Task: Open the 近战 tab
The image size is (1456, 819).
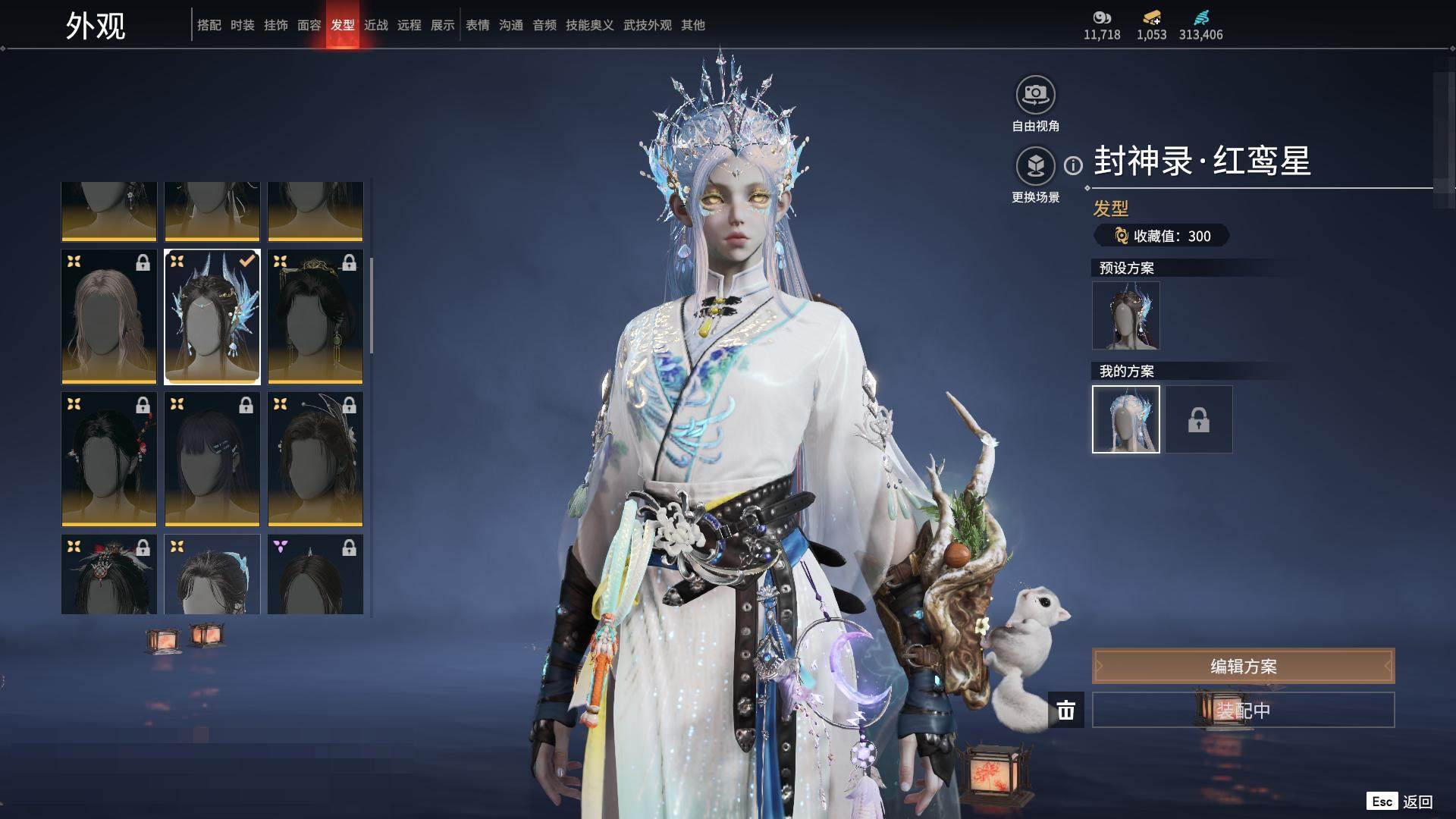Action: (x=375, y=25)
